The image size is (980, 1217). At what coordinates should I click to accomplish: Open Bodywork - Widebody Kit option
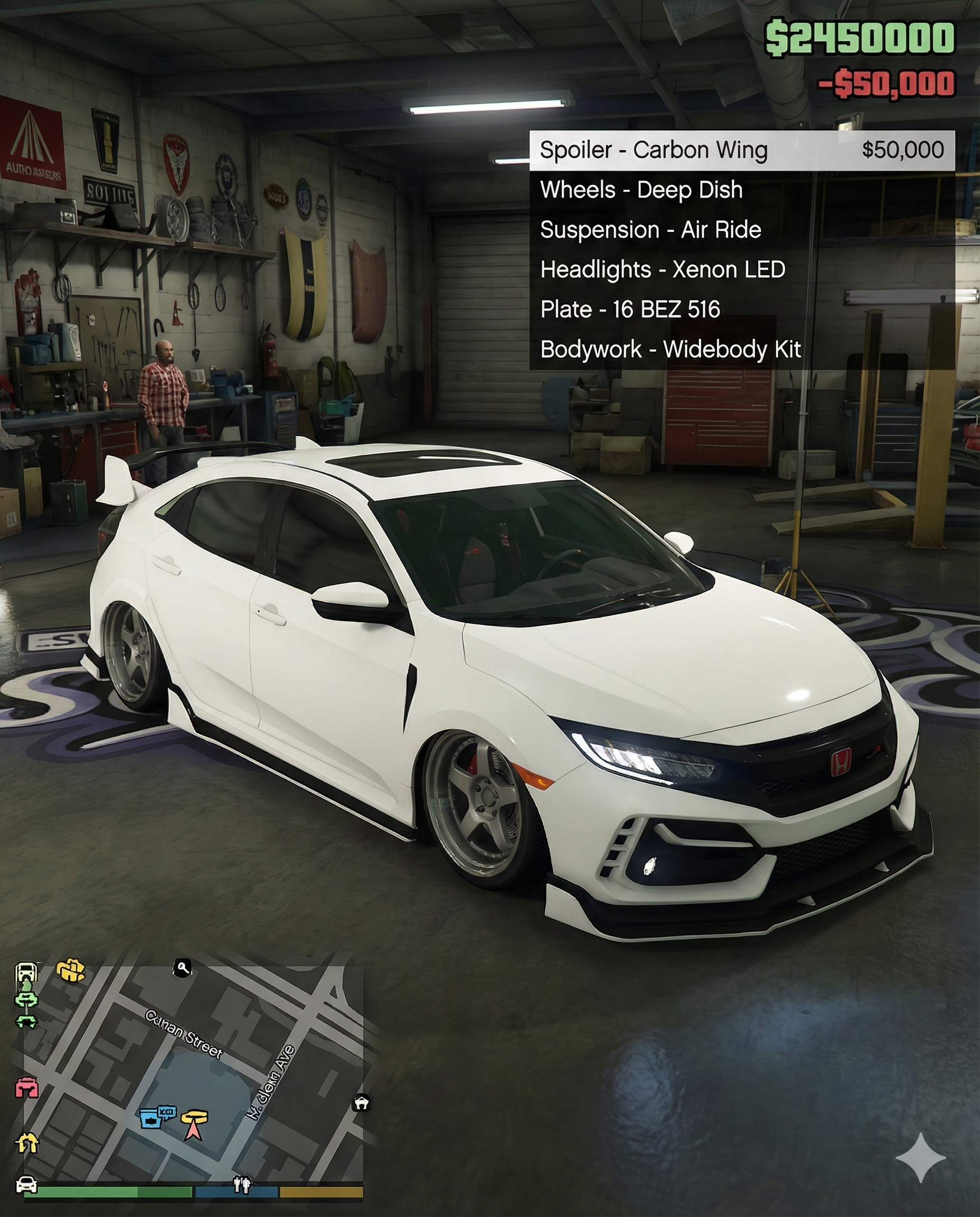click(670, 350)
